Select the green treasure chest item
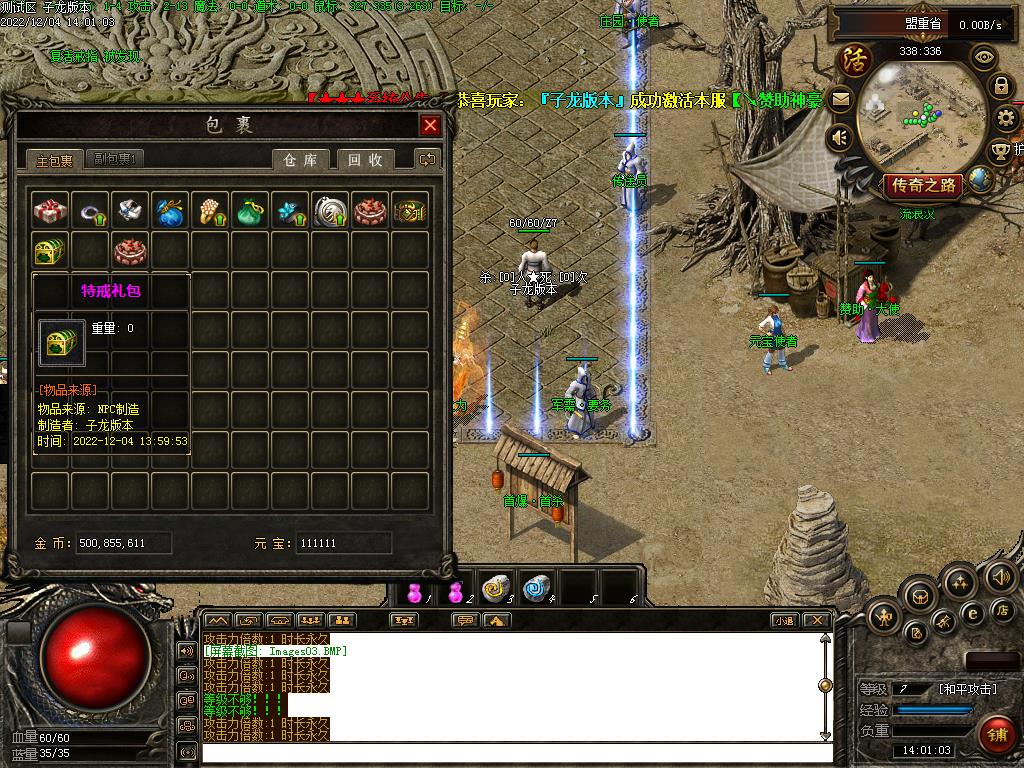1024x768 pixels. point(50,250)
